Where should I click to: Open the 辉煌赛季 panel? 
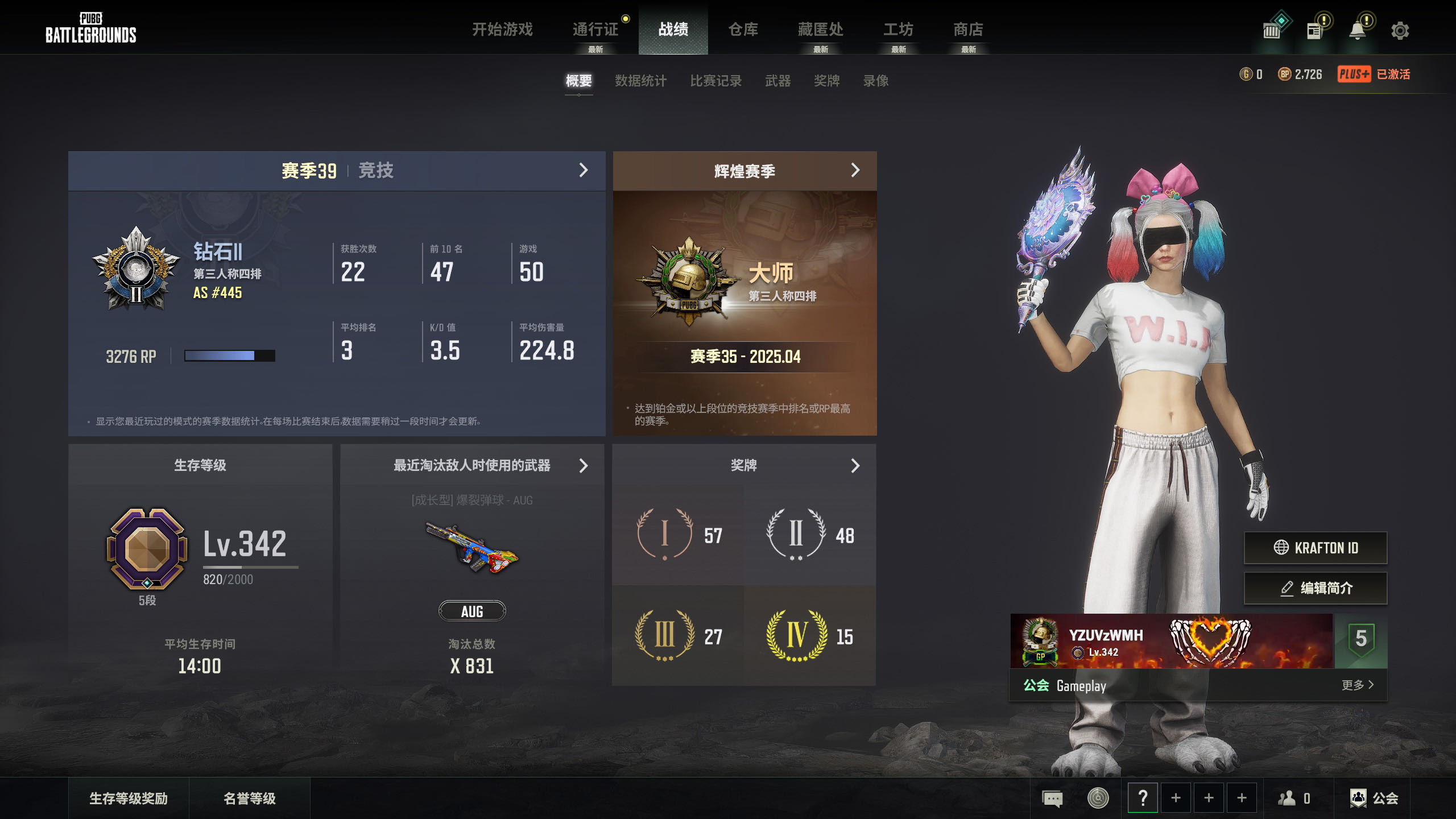(855, 170)
